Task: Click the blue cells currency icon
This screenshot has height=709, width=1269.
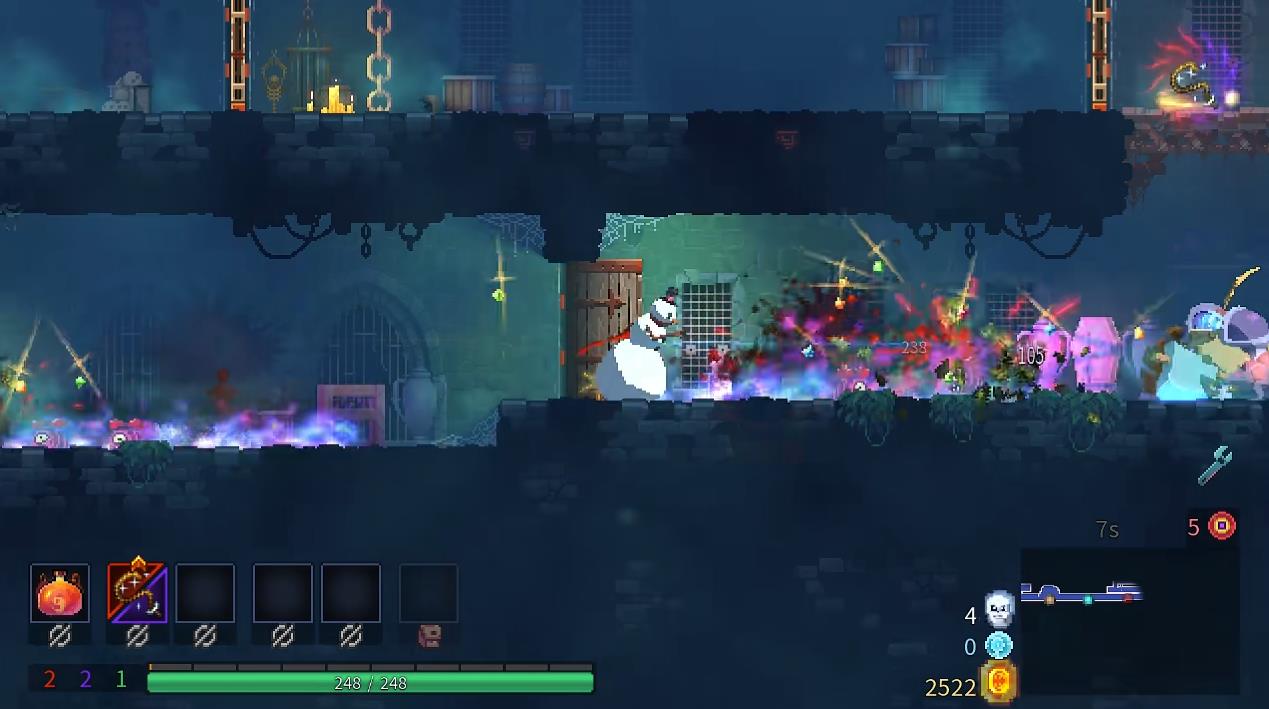Action: 999,646
